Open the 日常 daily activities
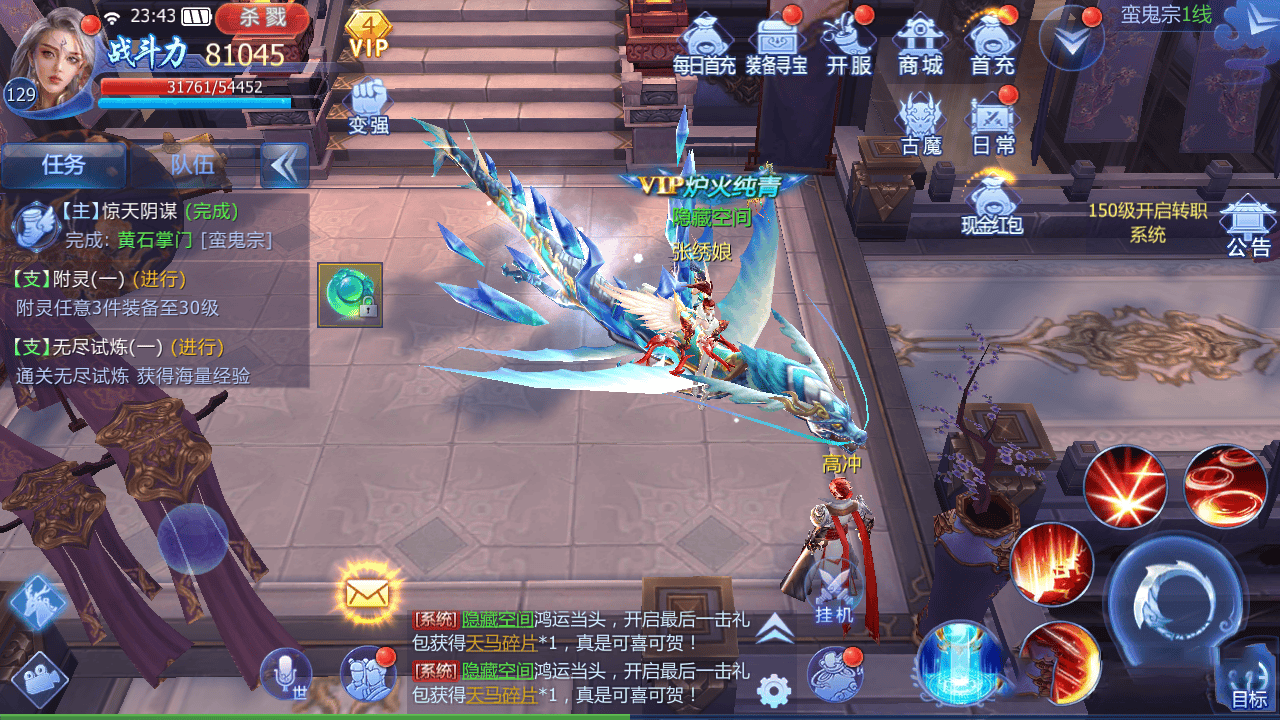 coord(993,124)
